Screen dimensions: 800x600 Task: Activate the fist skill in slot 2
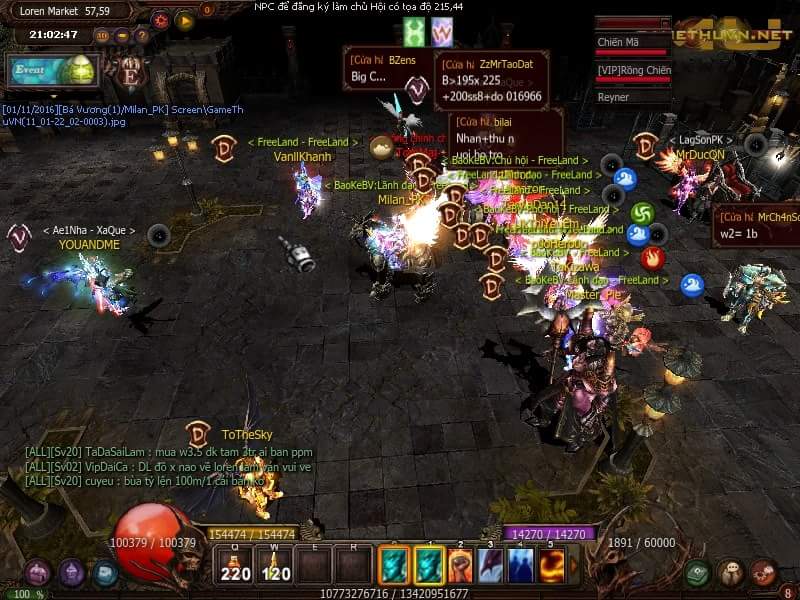[461, 566]
